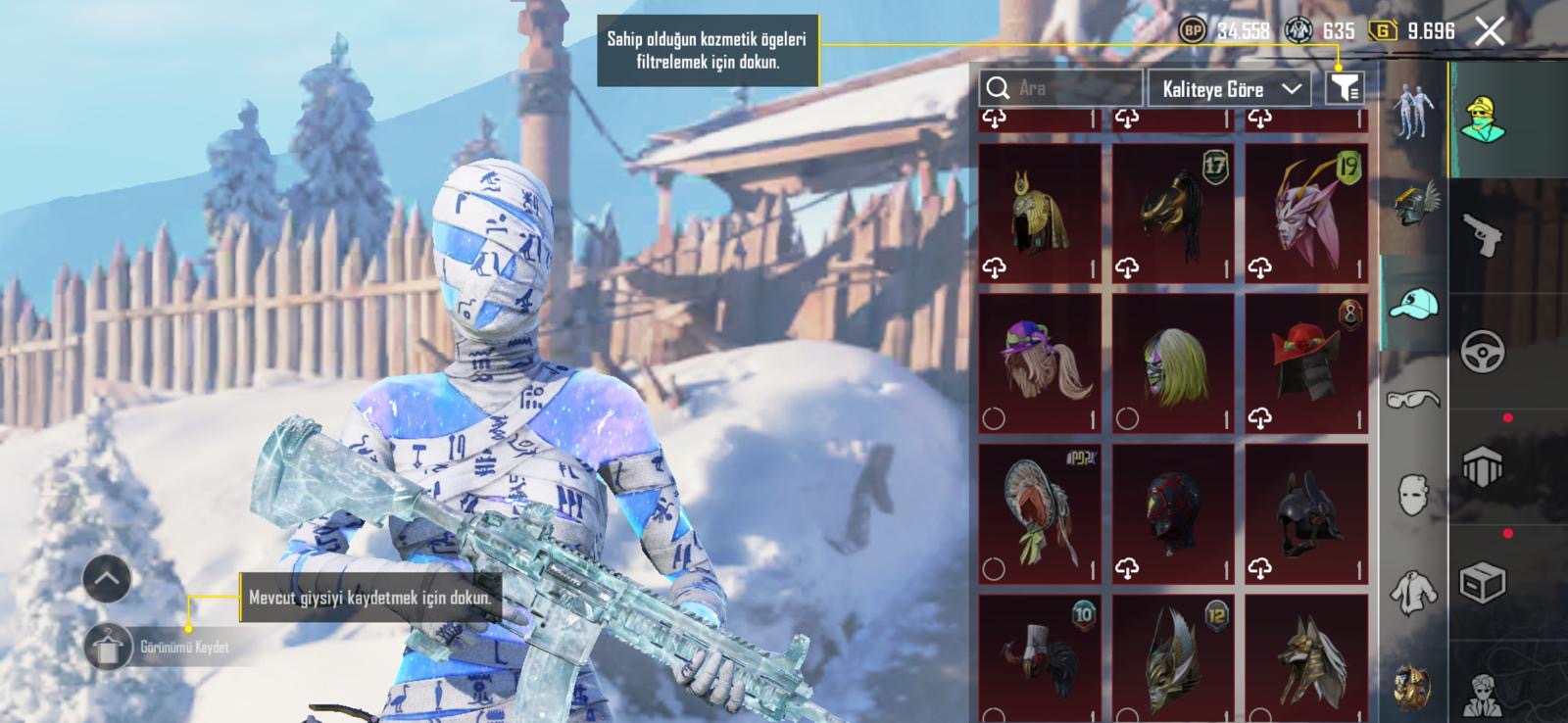
Task: Choose the pink horned mask, level 19
Action: [1305, 214]
